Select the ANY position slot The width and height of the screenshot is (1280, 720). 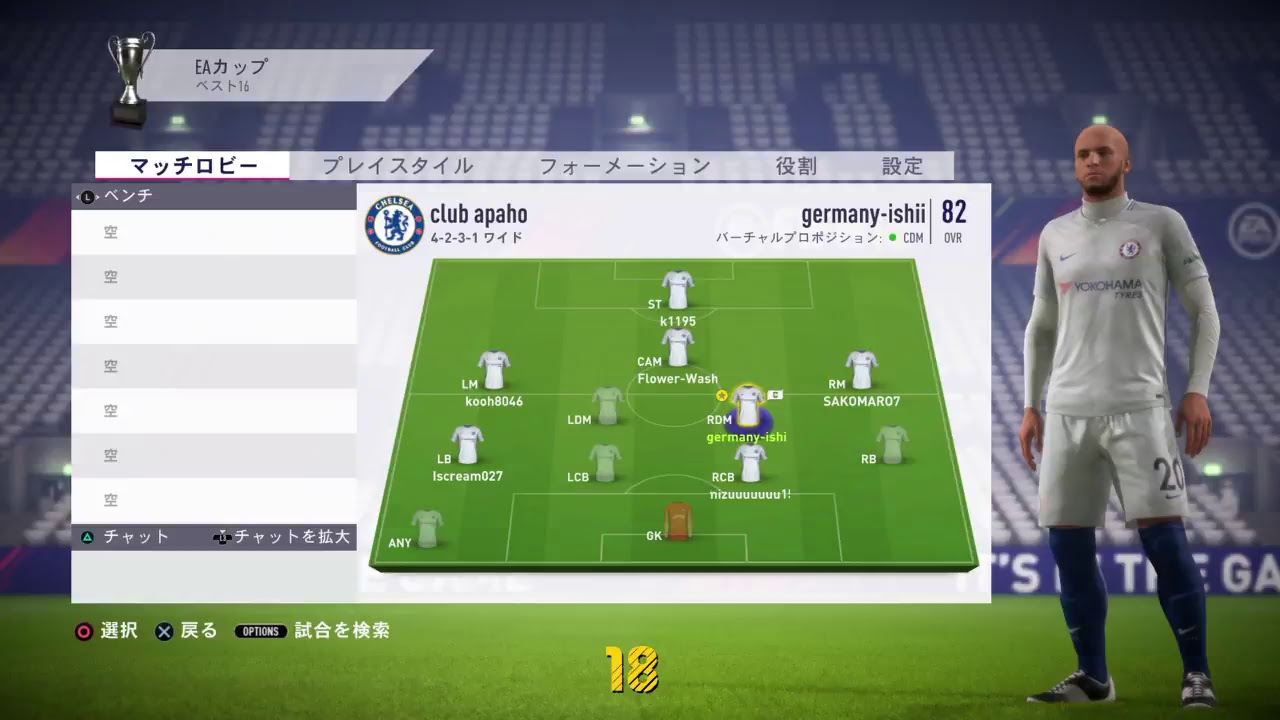point(427,528)
